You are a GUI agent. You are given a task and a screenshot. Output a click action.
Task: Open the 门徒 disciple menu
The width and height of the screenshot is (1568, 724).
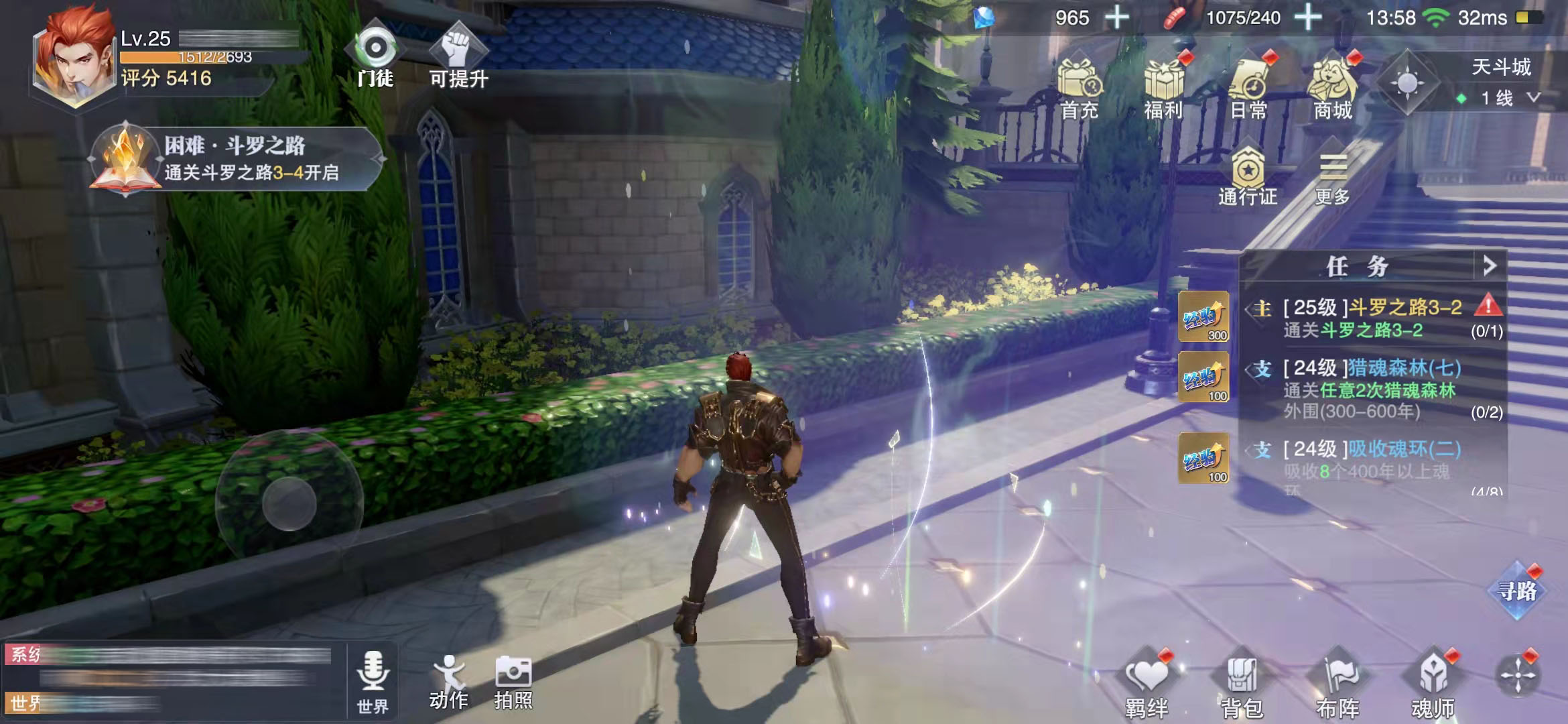click(375, 56)
